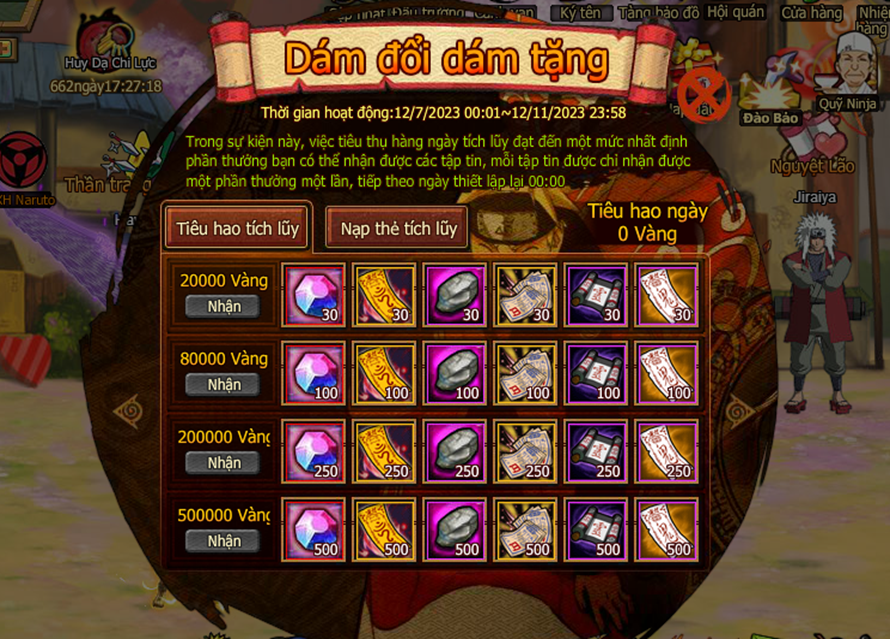The width and height of the screenshot is (890, 639).
Task: Open the Đào Bảo icon
Action: pyautogui.click(x=772, y=85)
